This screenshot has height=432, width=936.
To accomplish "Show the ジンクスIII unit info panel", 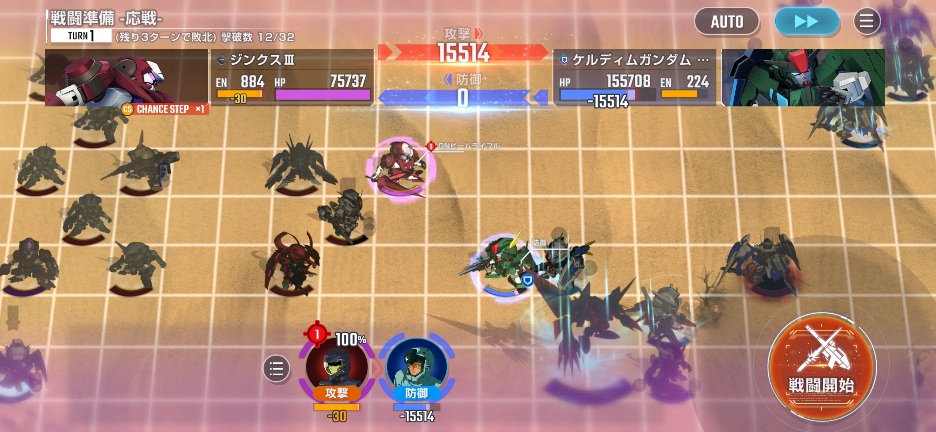I will 291,78.
